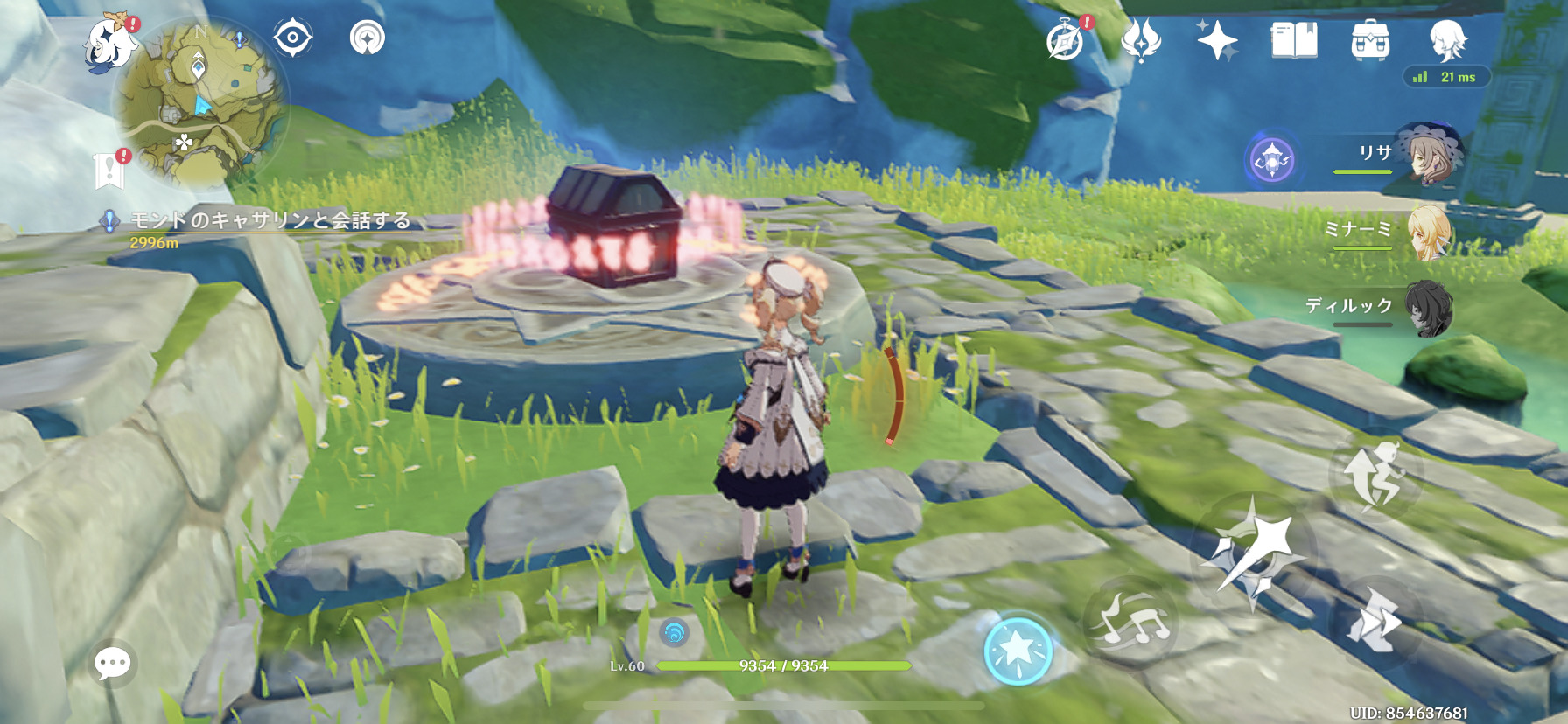Open the circular minimap
Screen dimensions: 1568x724
203,103
